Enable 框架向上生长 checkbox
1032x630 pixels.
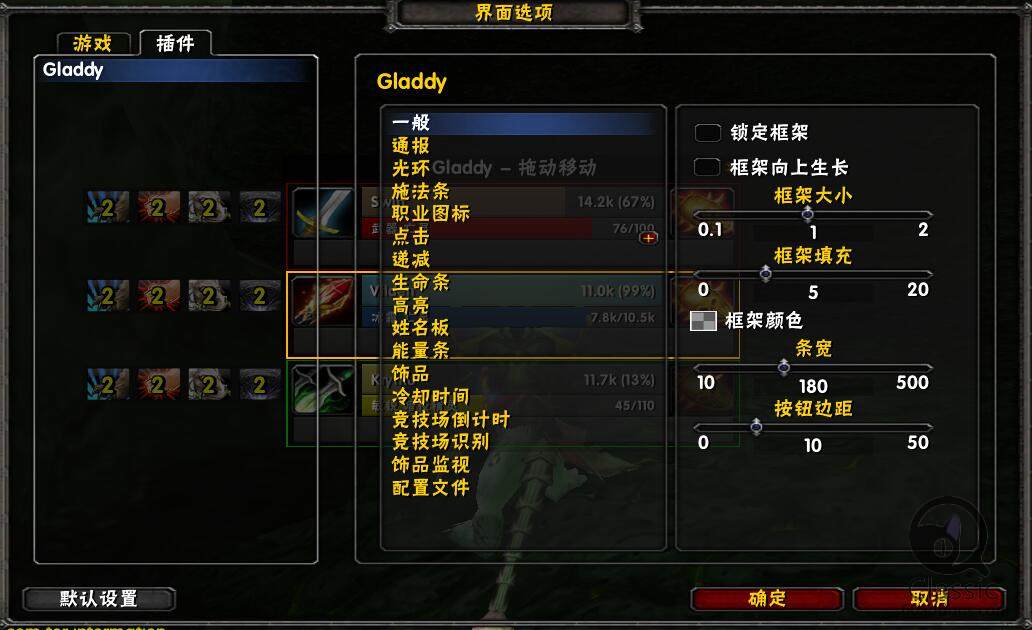(x=708, y=167)
